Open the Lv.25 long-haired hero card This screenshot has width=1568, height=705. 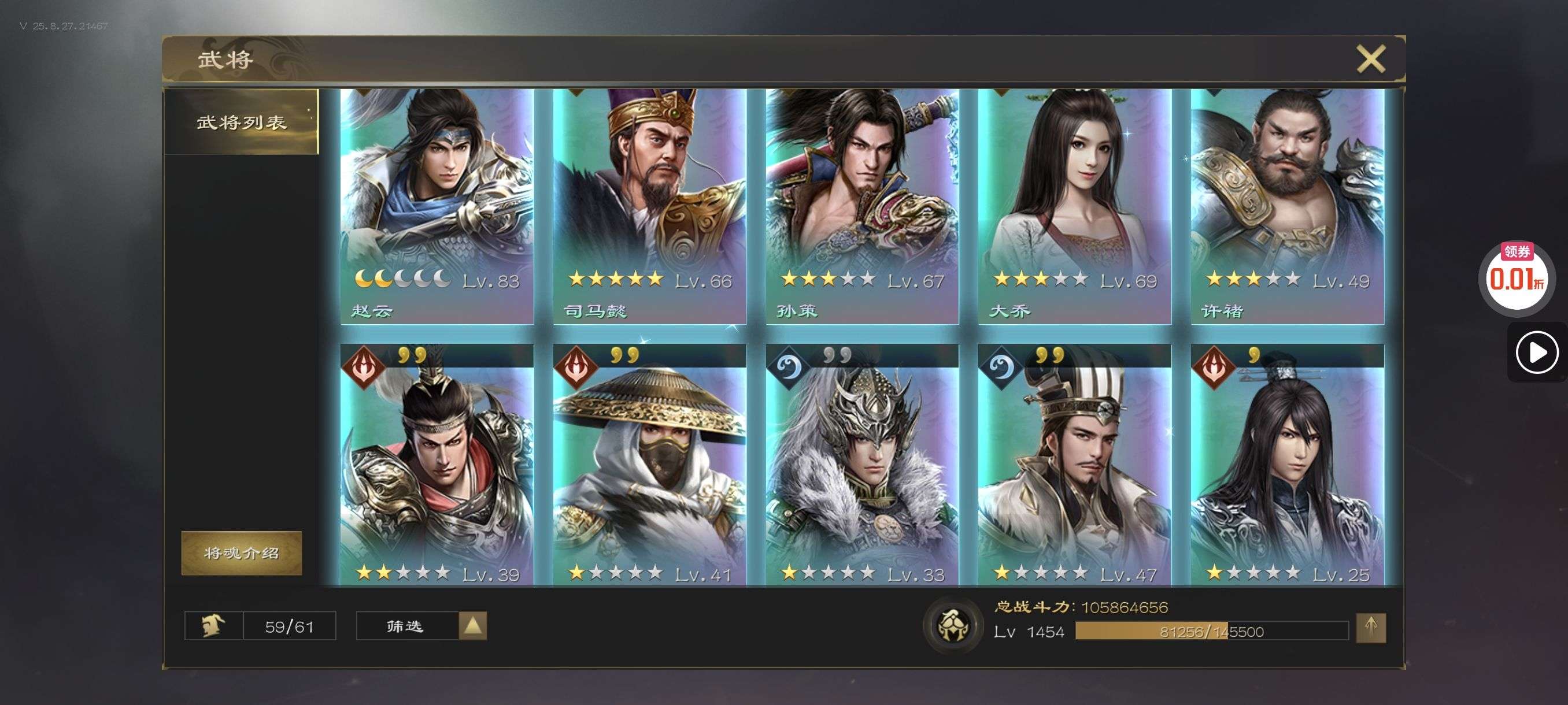[1287, 469]
